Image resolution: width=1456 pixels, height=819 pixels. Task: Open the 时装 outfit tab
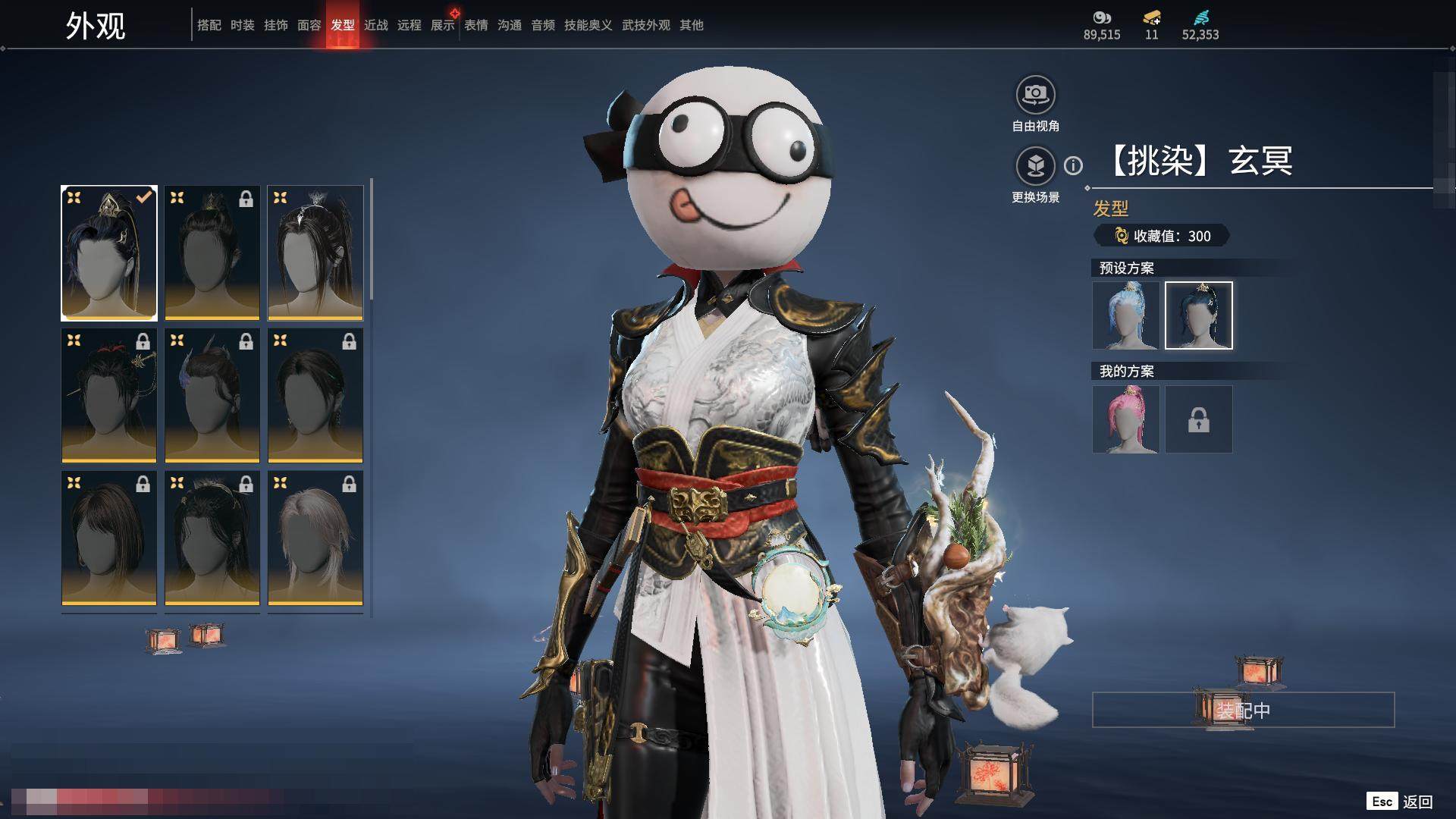pos(243,25)
